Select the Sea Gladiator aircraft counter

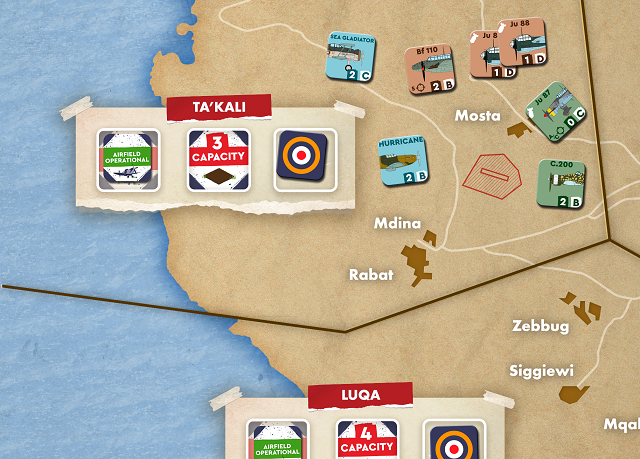coord(352,57)
